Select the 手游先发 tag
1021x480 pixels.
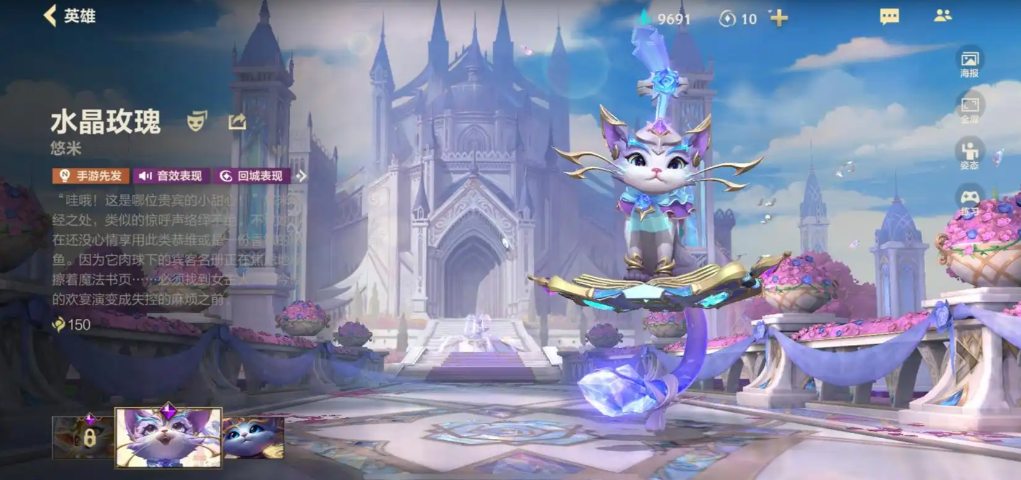(90, 176)
